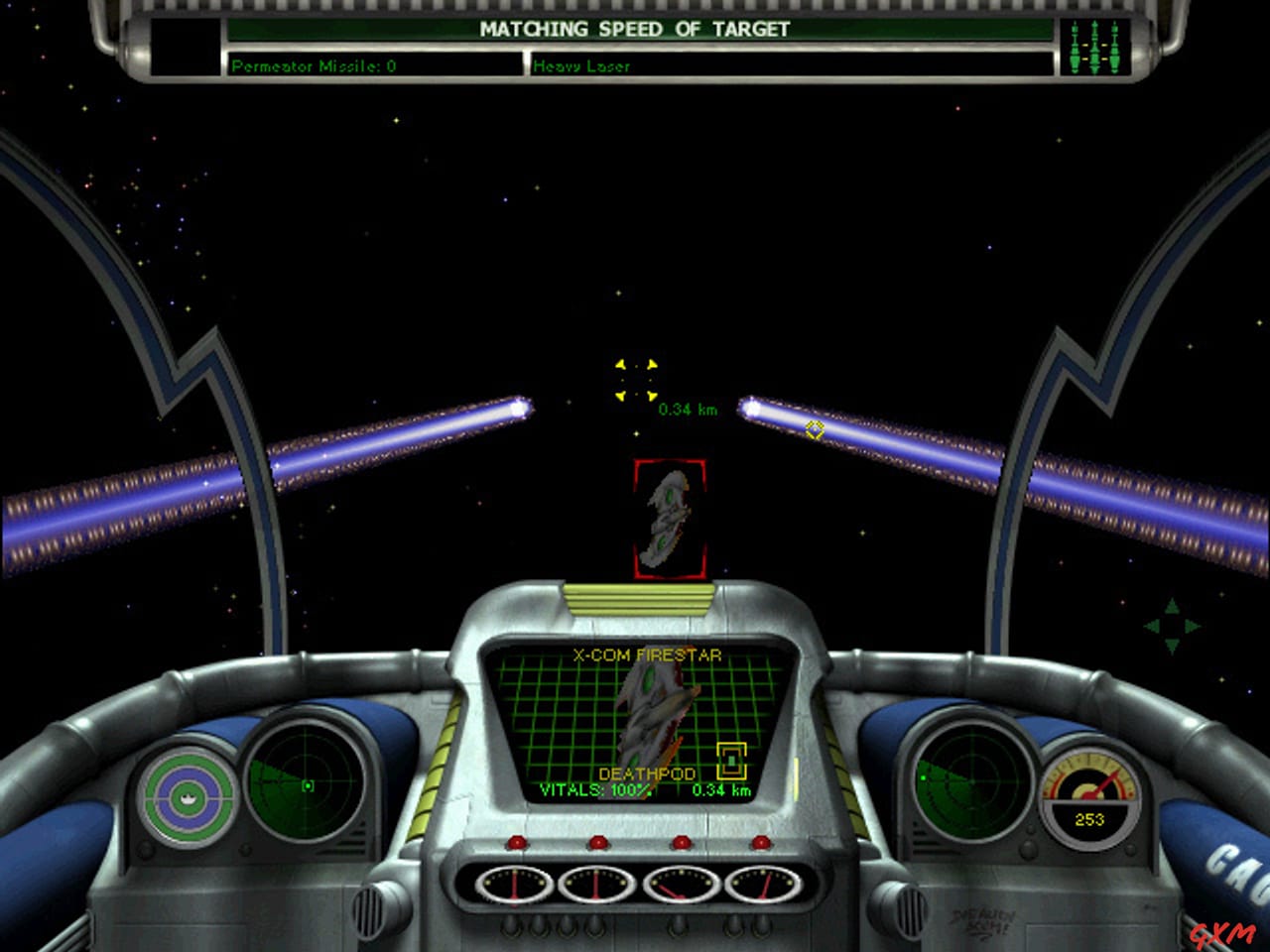
Task: Click the speed gauge showing 253
Action: pyautogui.click(x=1090, y=793)
